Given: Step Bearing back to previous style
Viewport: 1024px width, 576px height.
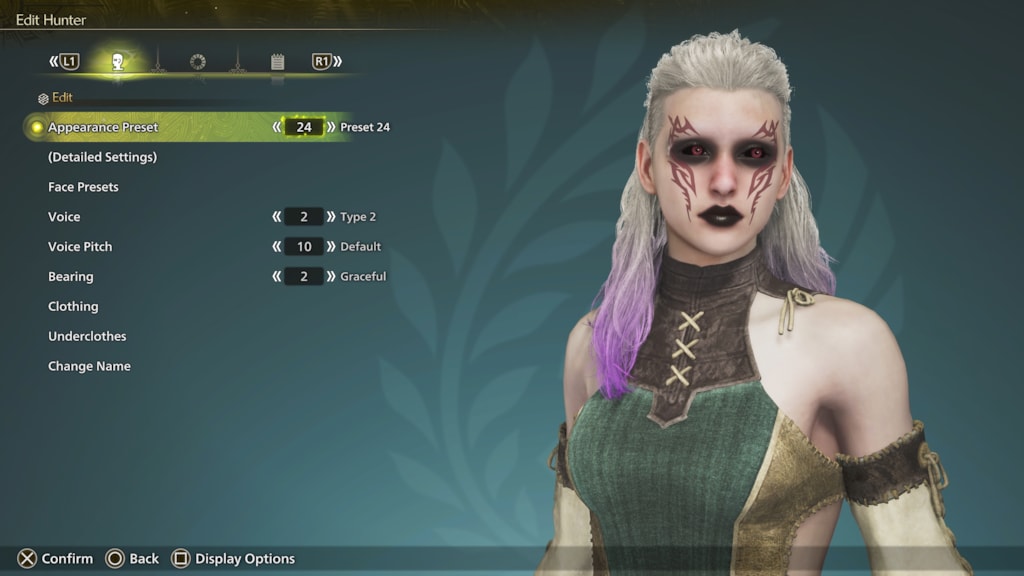Looking at the screenshot, I should 277,277.
